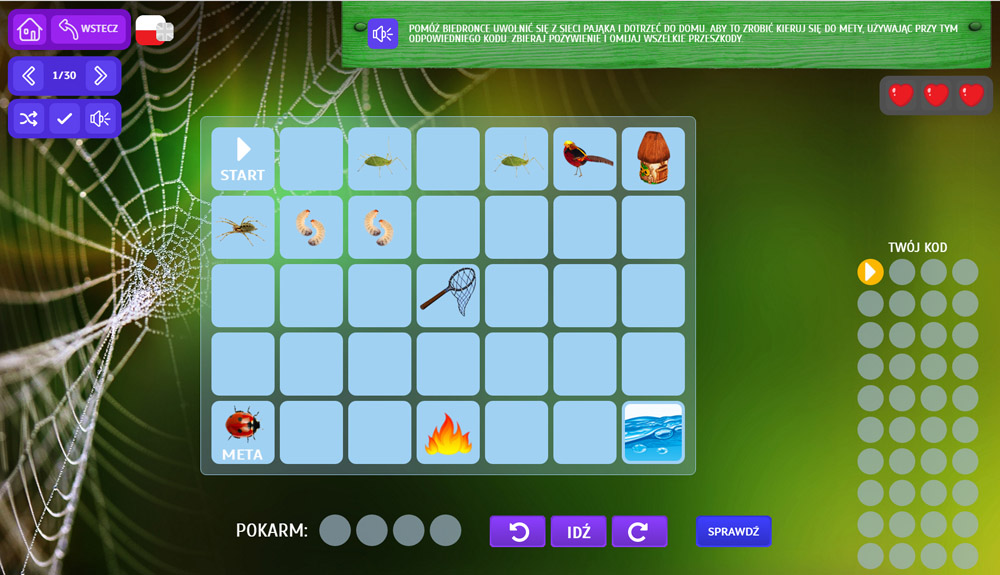Pick the water tile on the board
This screenshot has height=575, width=1000.
point(654,432)
